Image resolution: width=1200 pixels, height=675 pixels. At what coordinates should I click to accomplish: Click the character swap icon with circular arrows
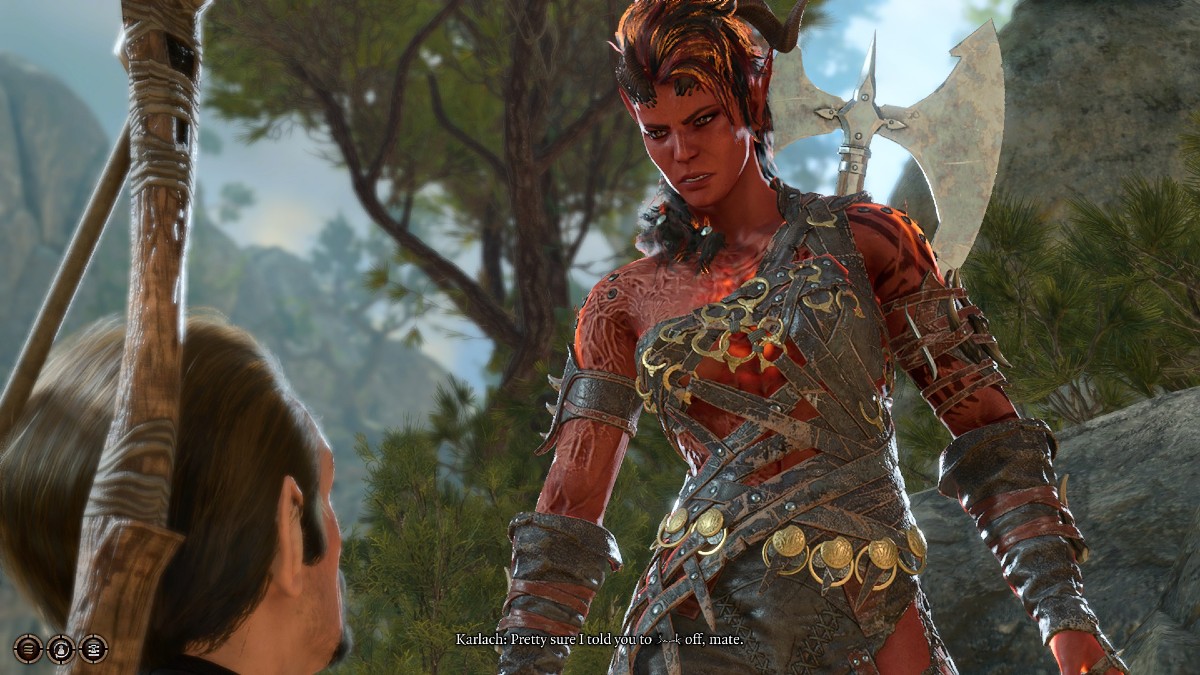pos(61,649)
